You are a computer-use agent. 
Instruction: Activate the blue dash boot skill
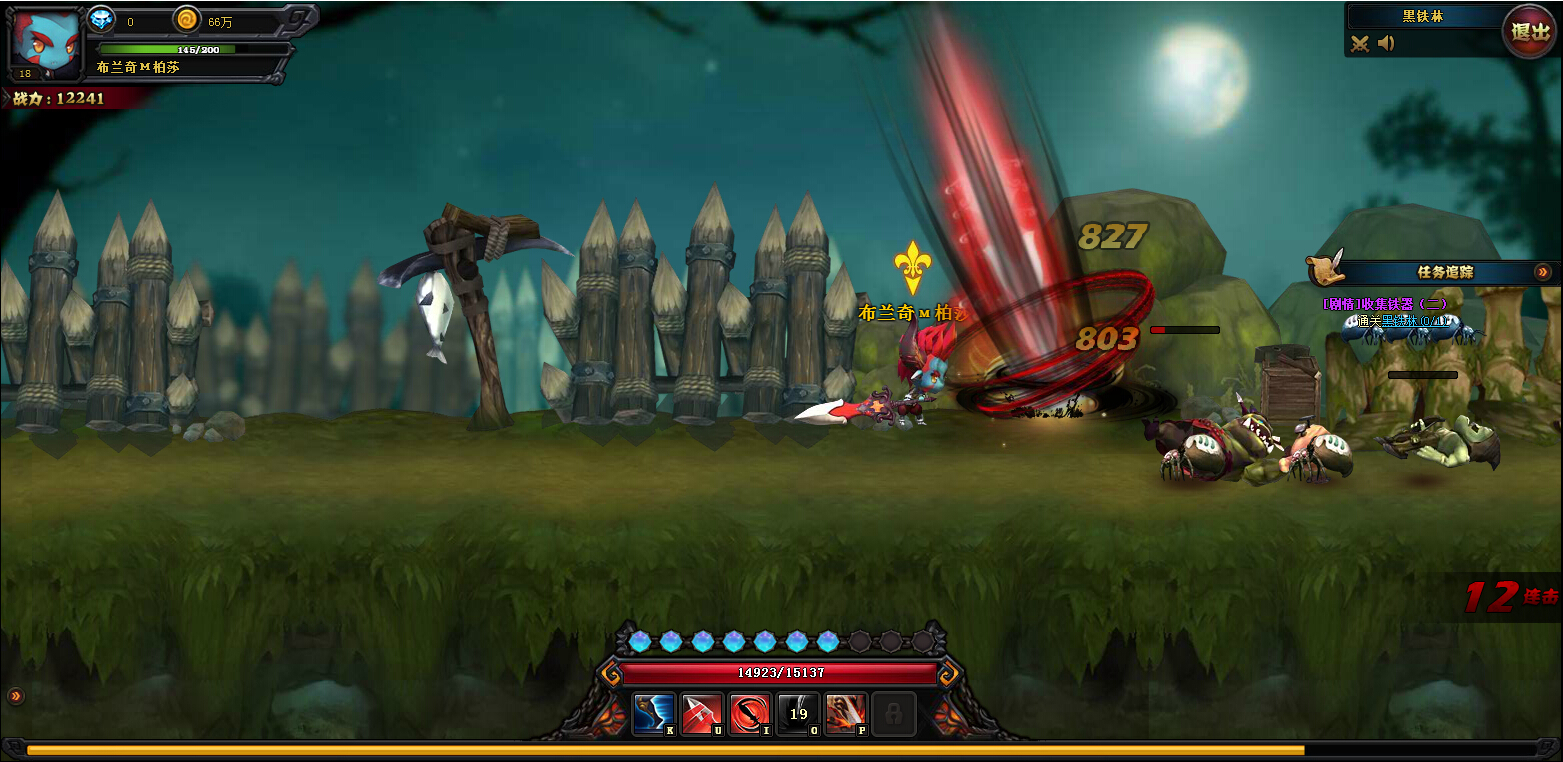[x=654, y=714]
